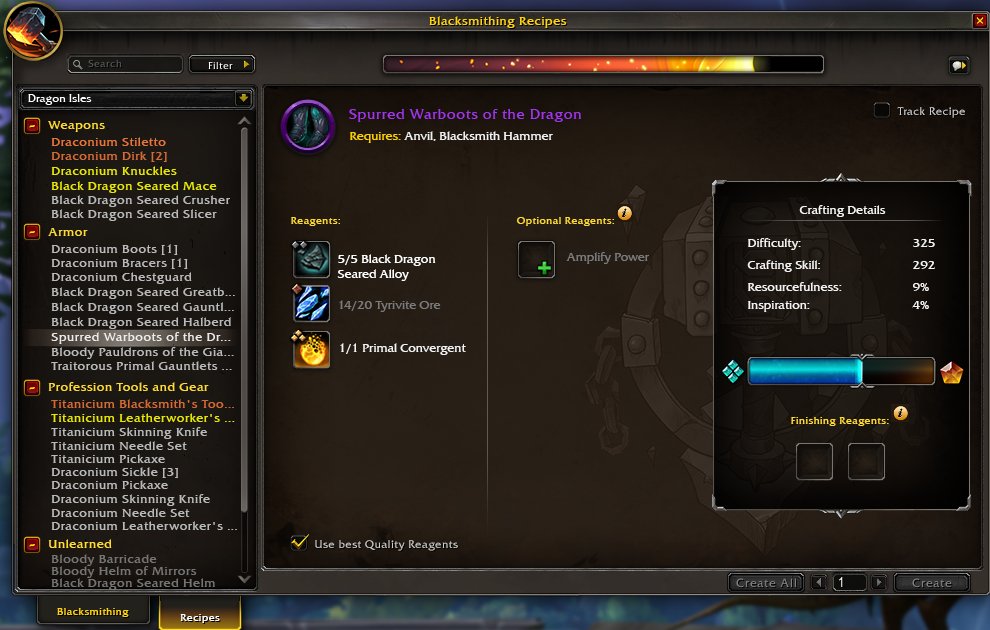Uncheck Use best Quality Reagents
Viewport: 990px width, 630px height.
(x=299, y=543)
